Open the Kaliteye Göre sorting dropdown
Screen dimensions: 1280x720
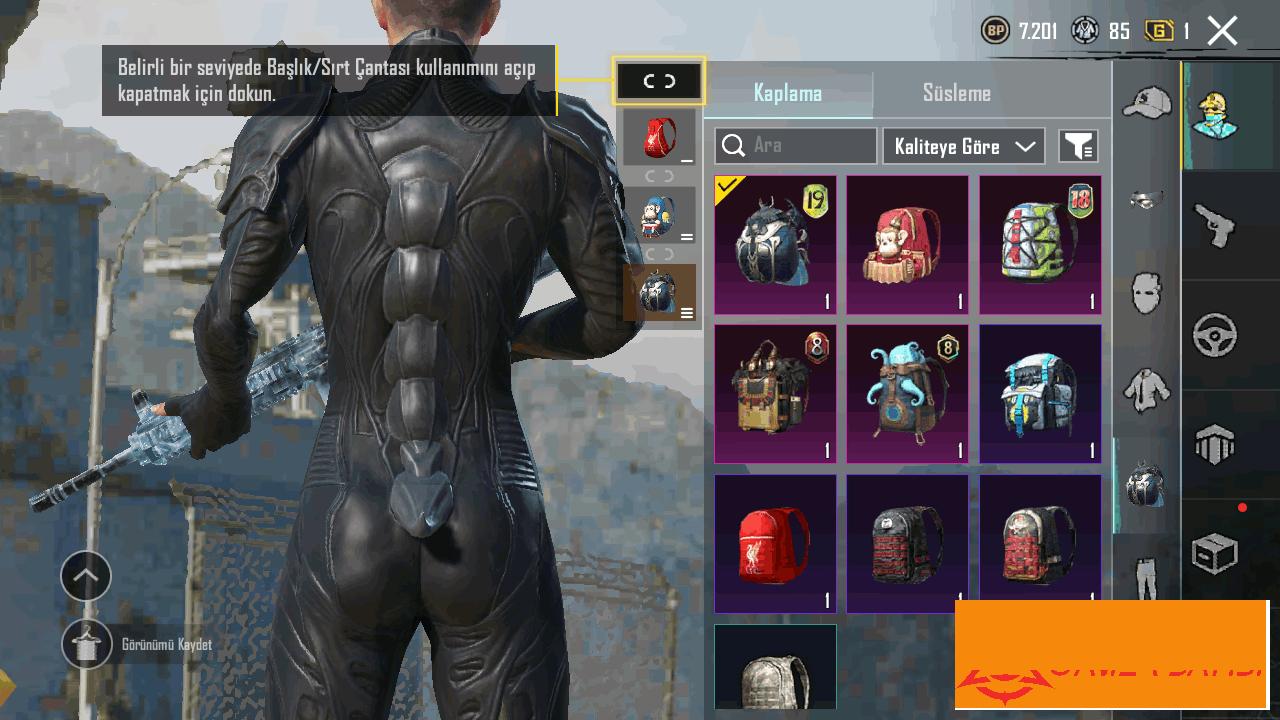(964, 146)
